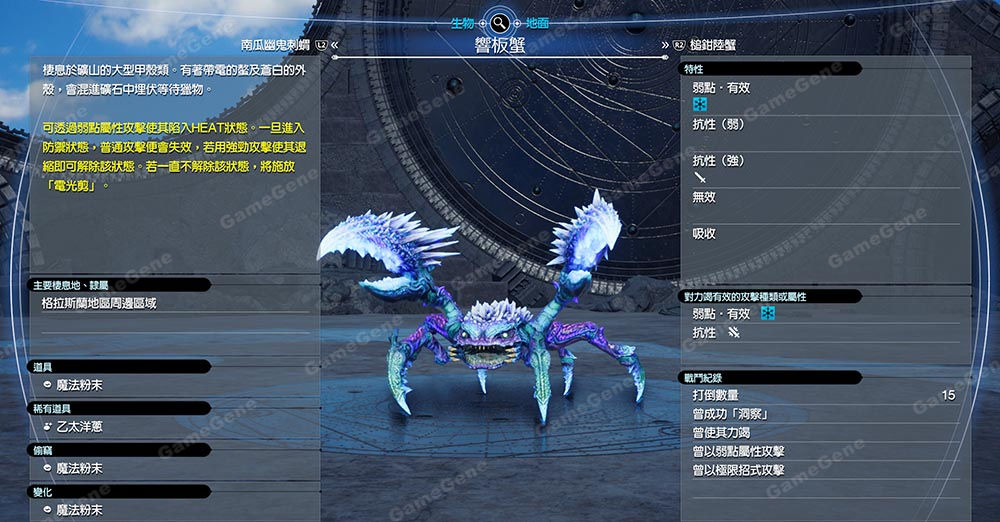Switch to the 地面 tab
This screenshot has width=1000, height=522.
pos(536,22)
